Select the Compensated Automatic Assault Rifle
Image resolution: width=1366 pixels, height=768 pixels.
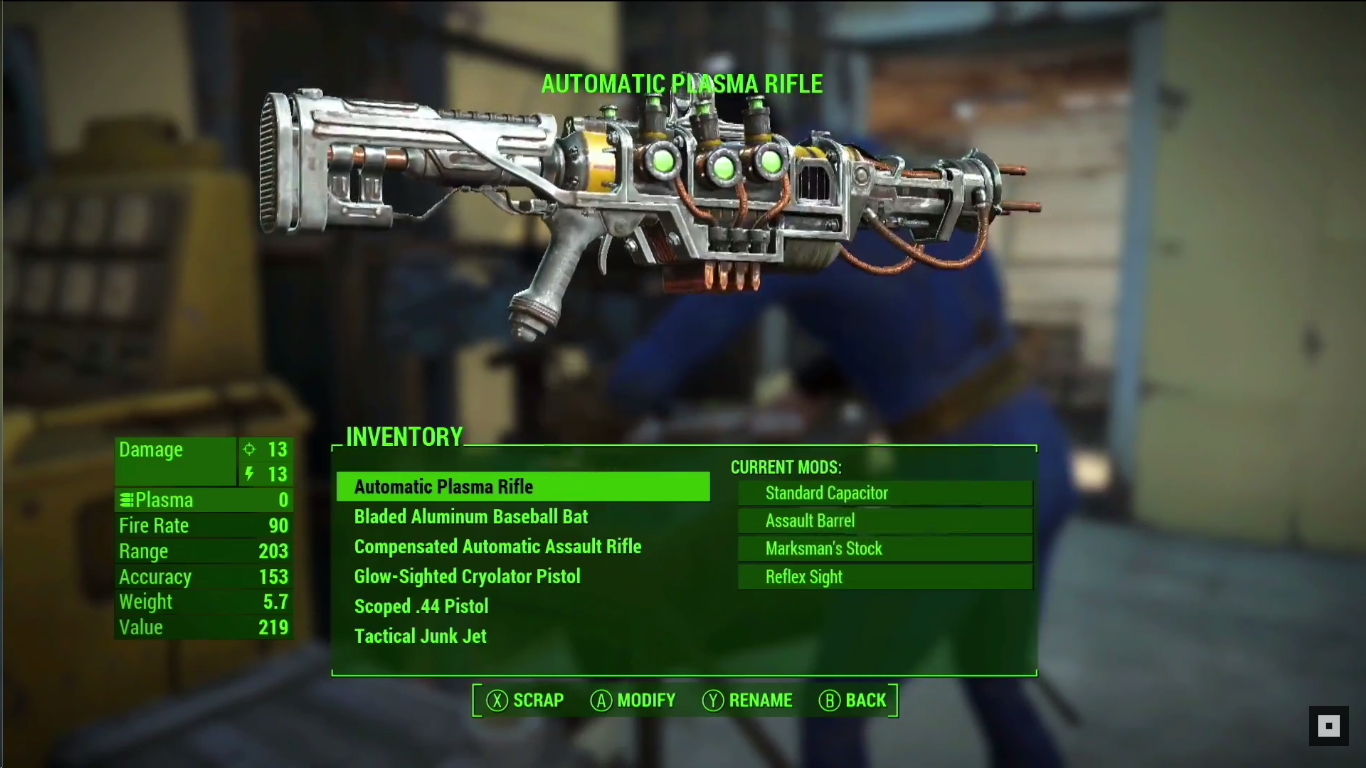pos(497,547)
